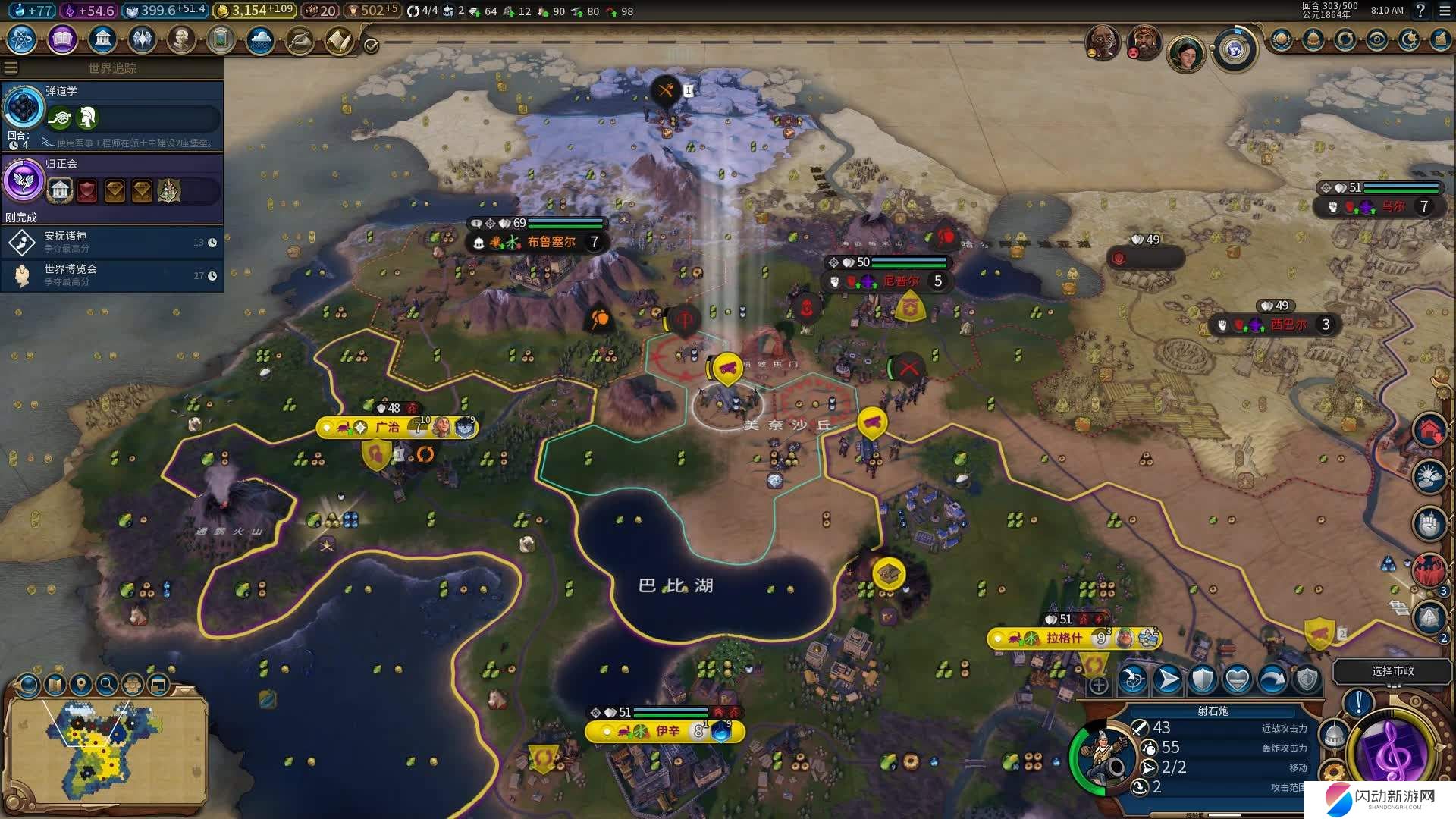Click the 选择市政 choose civic button
The width and height of the screenshot is (1456, 819).
point(1392,671)
